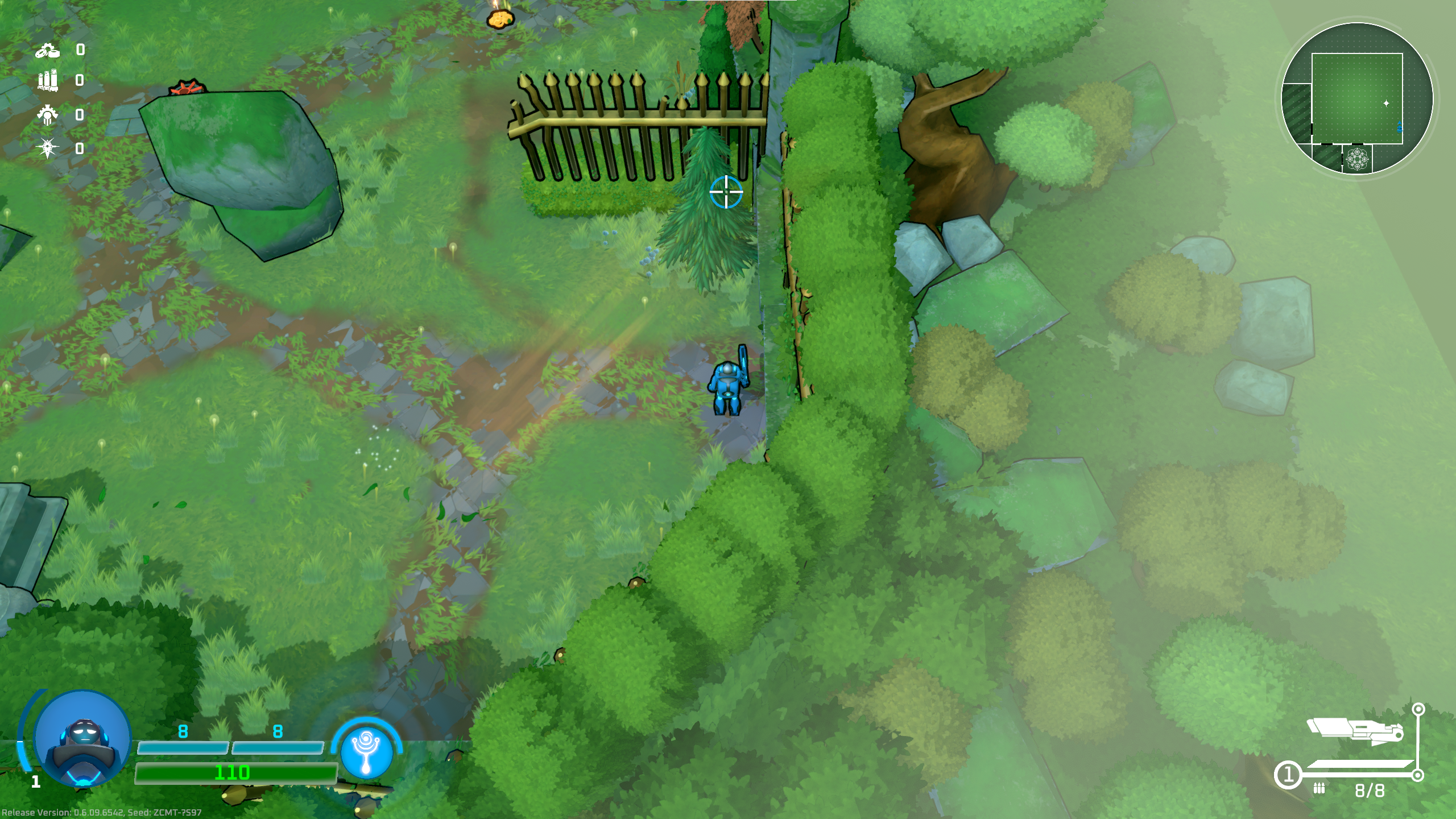Activate the blue swirl ability icon
The image size is (1456, 819).
367,751
